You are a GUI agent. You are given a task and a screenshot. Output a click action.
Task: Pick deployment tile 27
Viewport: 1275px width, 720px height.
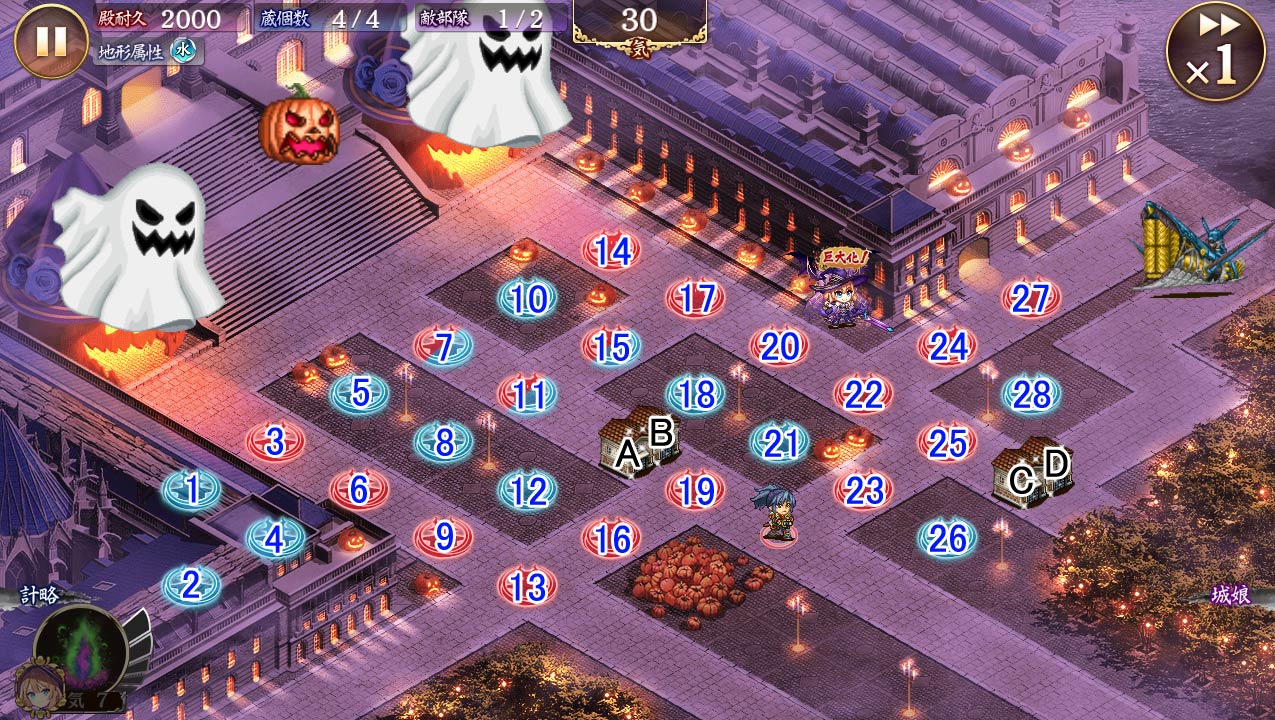coord(1030,299)
